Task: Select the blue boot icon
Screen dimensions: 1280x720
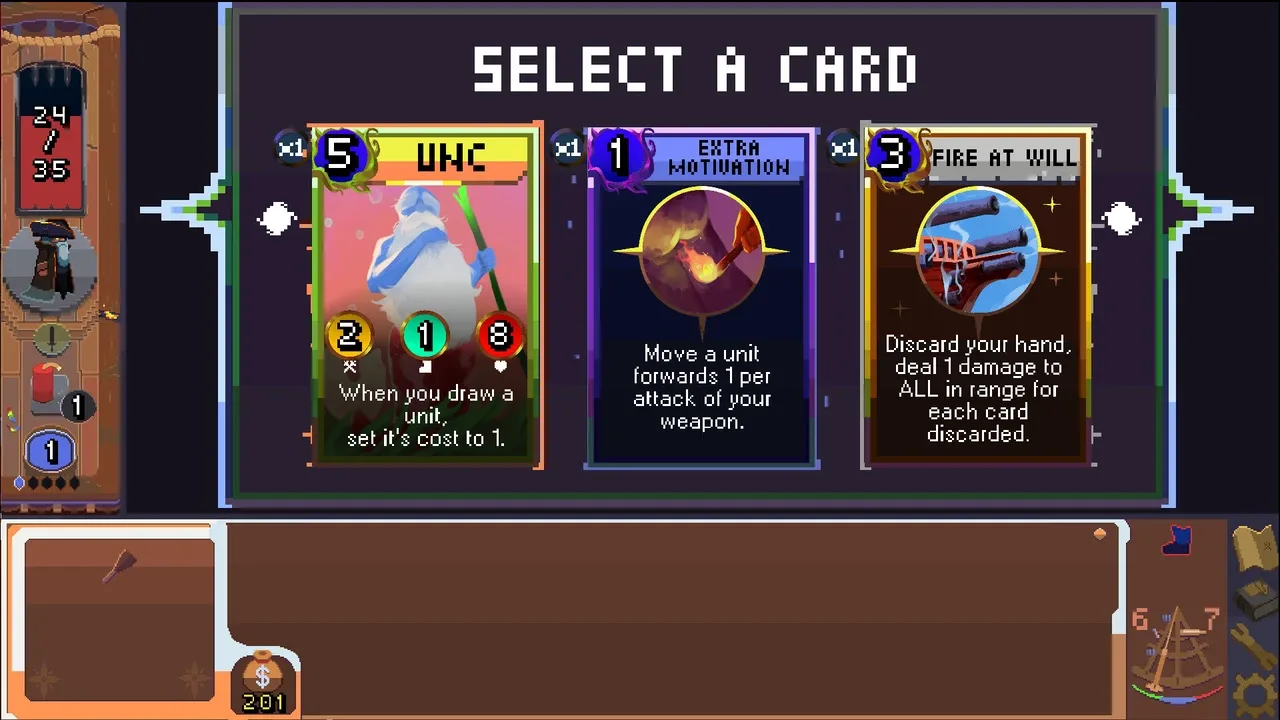Action: tap(1178, 542)
